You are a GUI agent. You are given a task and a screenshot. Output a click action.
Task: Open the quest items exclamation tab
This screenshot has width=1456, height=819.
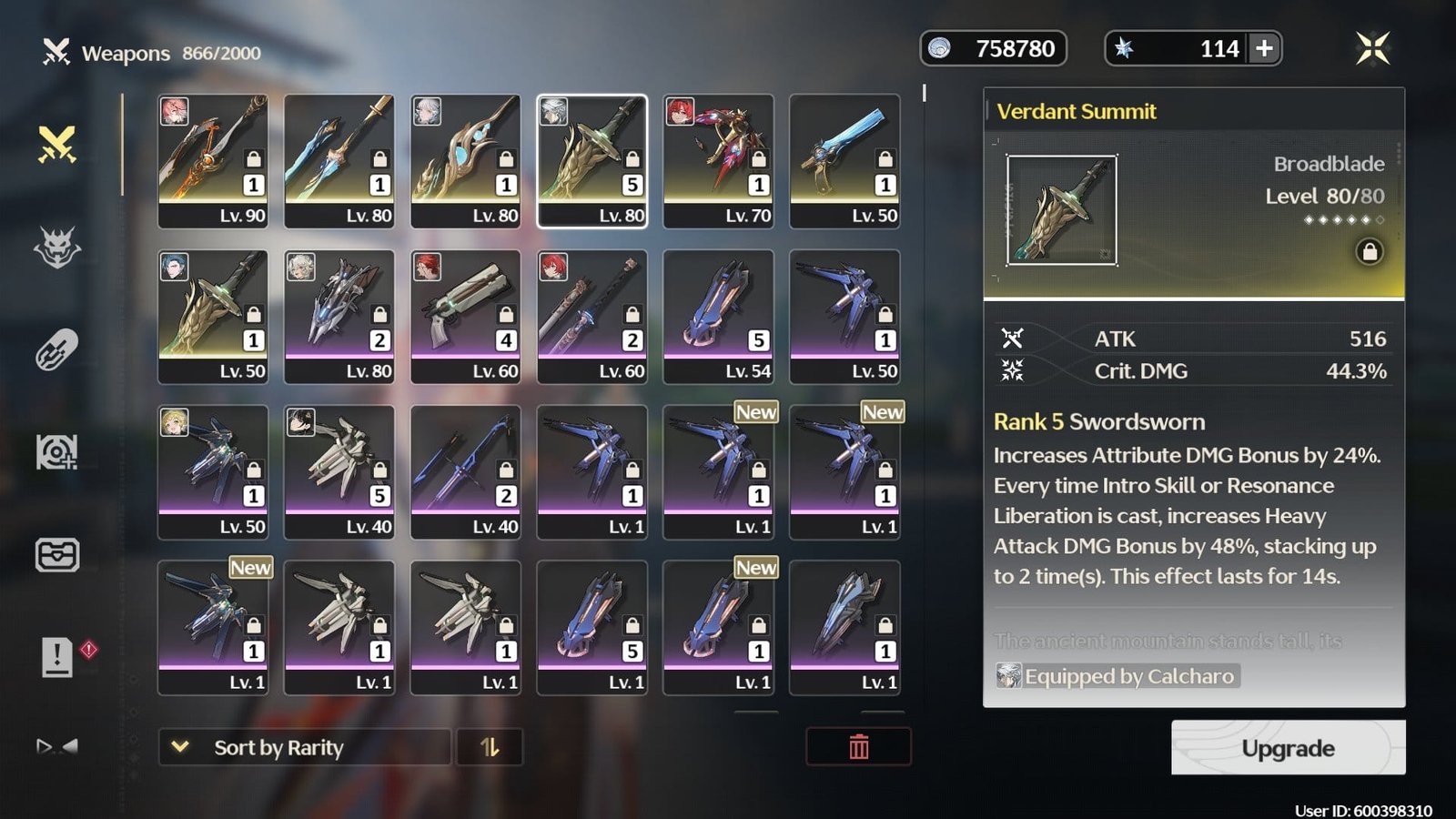57,656
